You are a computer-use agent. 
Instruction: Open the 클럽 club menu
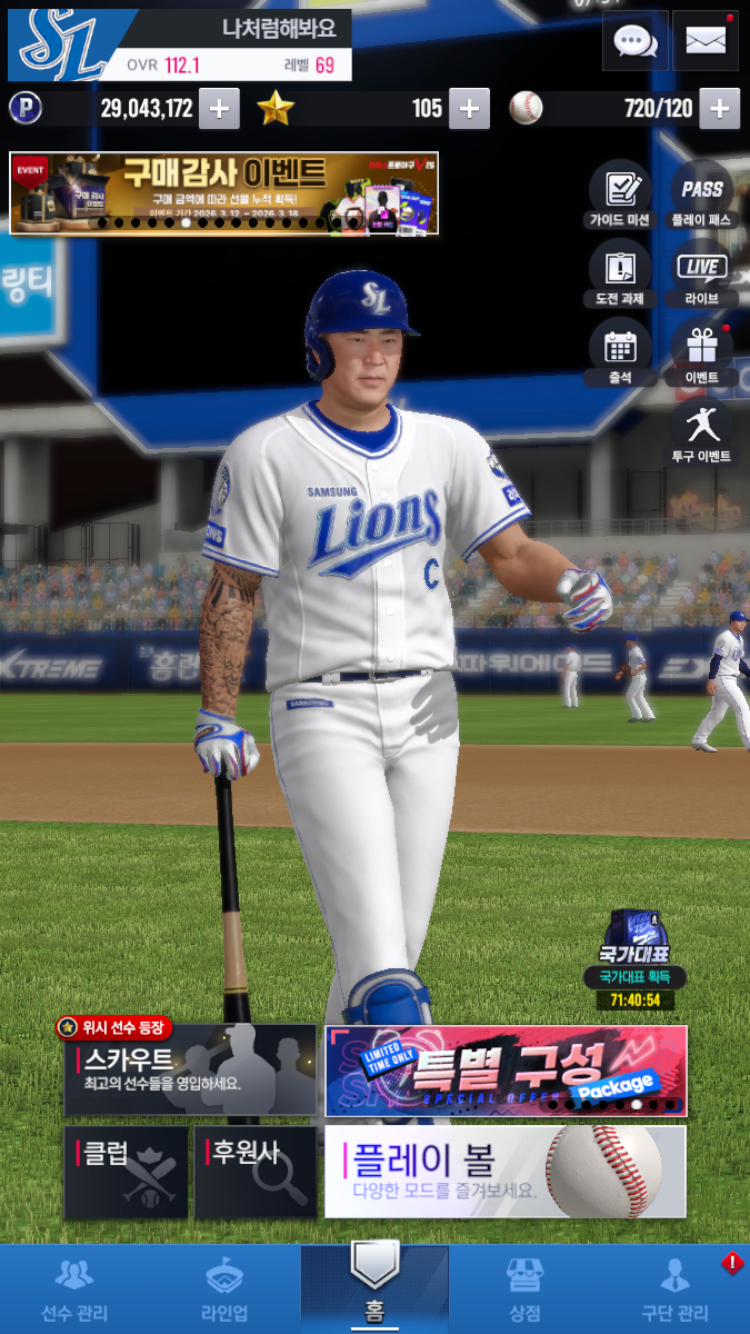(x=126, y=1172)
